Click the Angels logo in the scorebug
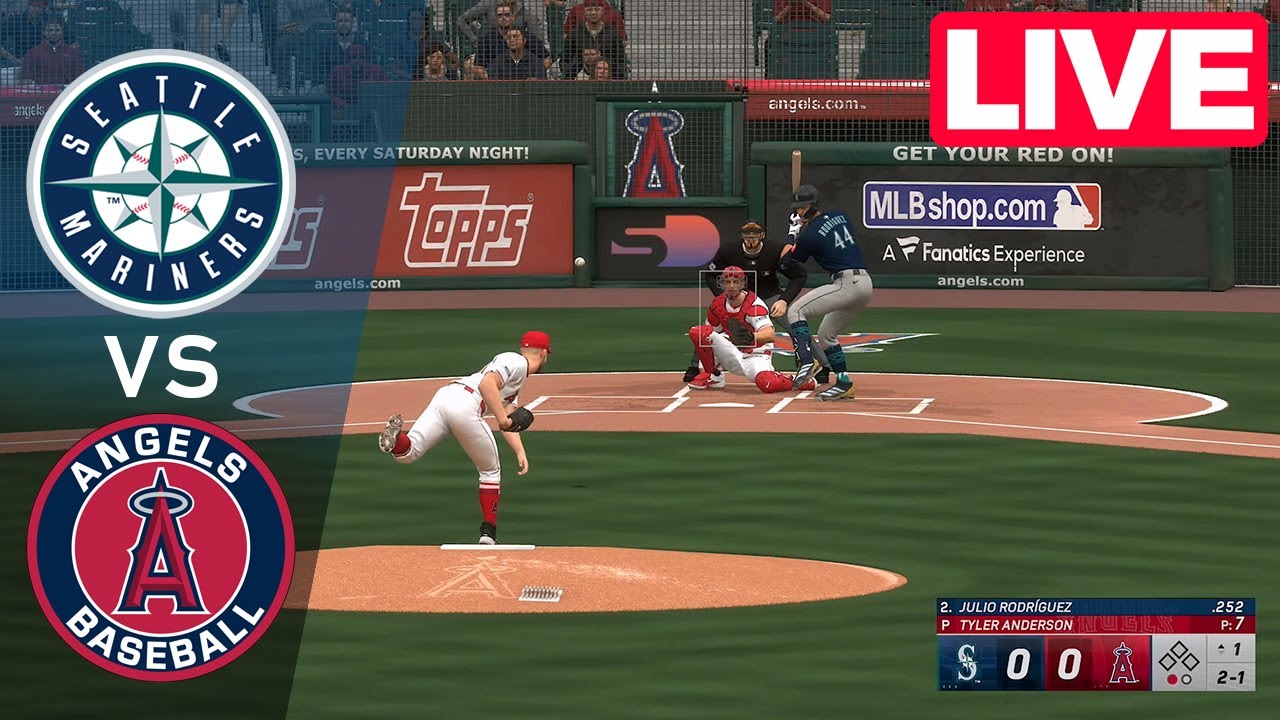 1123,662
